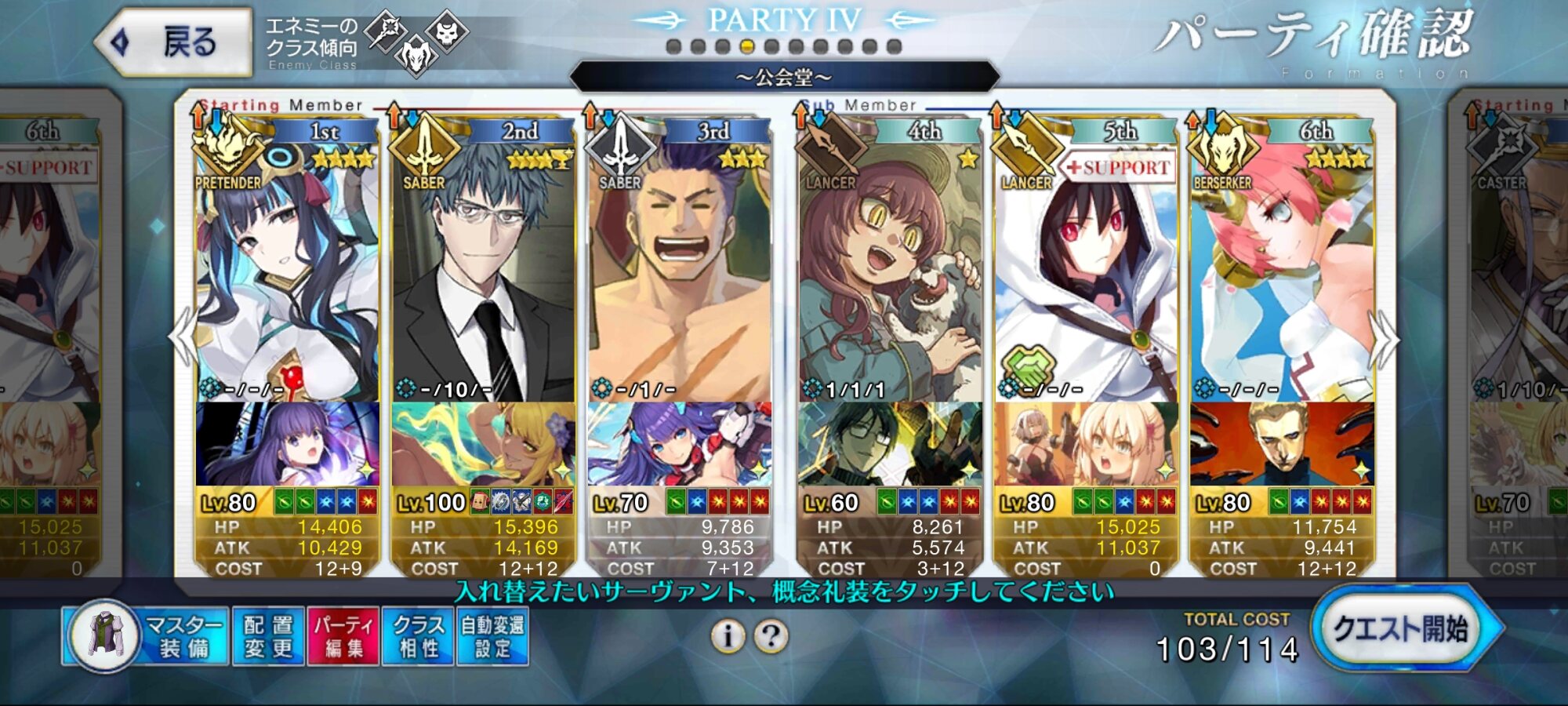Change the 6th slot's blond man craft essence
The width and height of the screenshot is (1568, 706).
tap(1281, 444)
